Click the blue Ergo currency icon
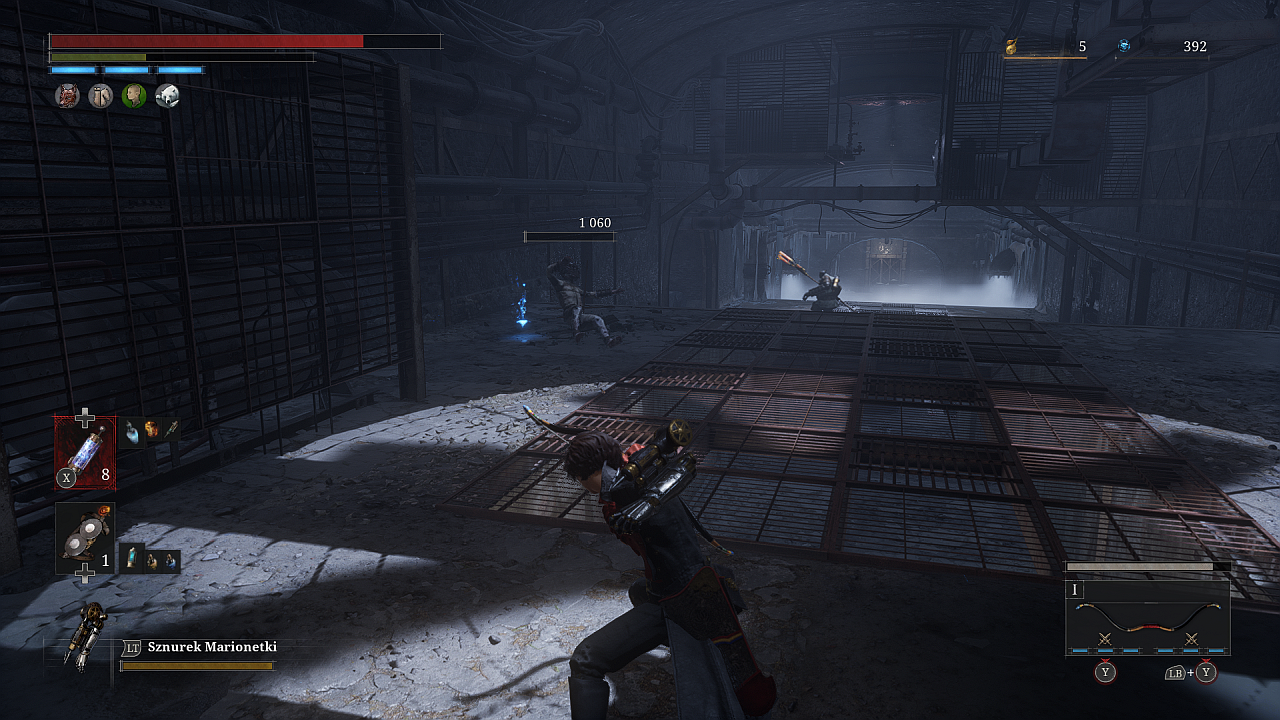This screenshot has width=1280, height=720. 1124,46
